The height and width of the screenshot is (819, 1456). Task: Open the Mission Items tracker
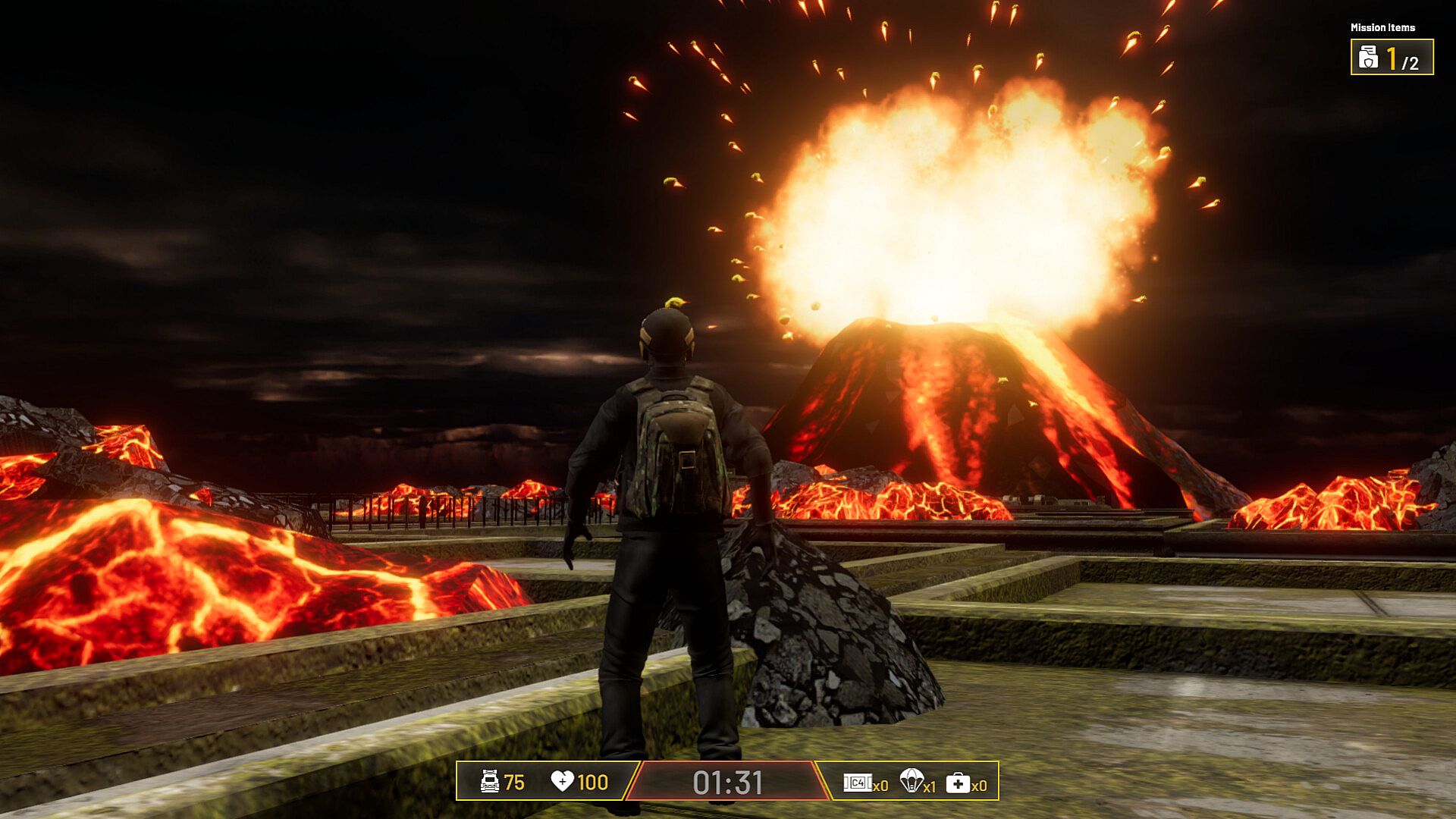coord(1392,58)
